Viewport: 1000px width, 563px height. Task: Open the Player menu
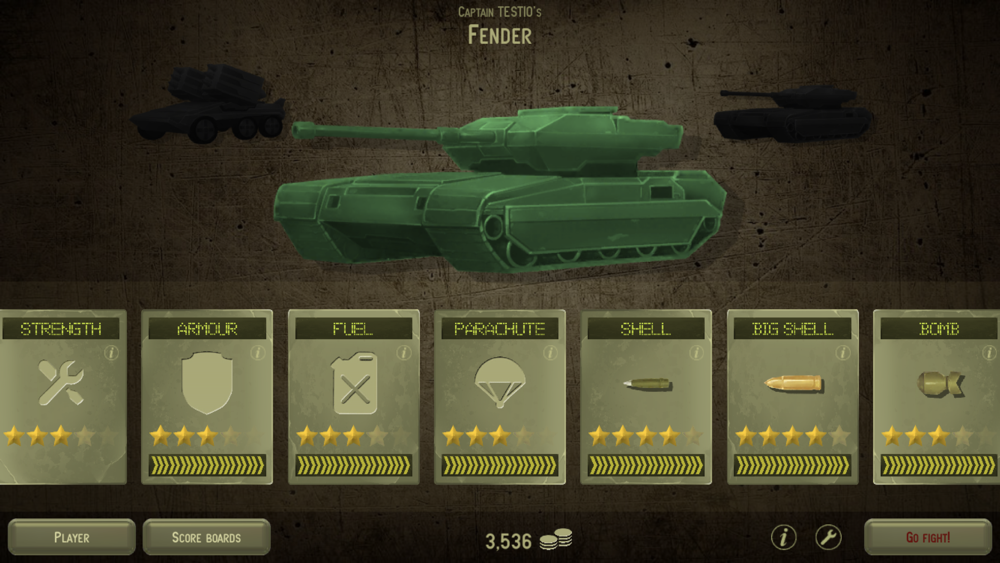point(71,537)
